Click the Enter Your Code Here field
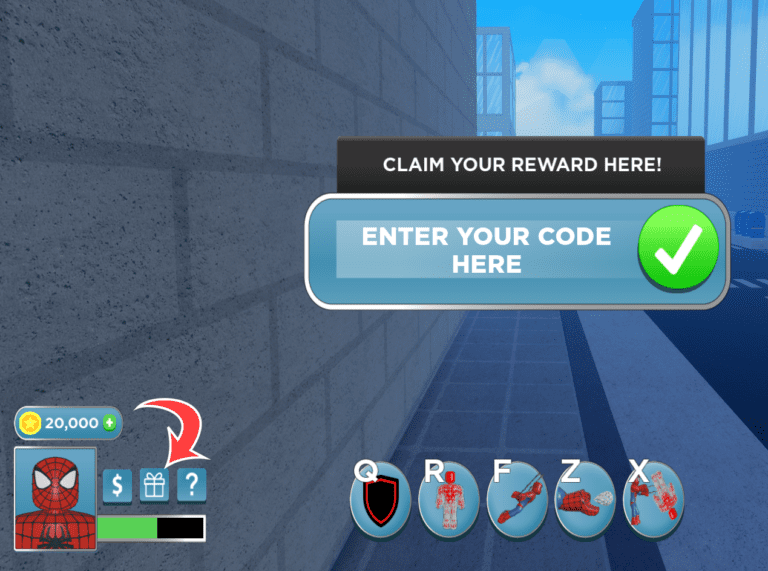Image resolution: width=768 pixels, height=571 pixels. (486, 250)
